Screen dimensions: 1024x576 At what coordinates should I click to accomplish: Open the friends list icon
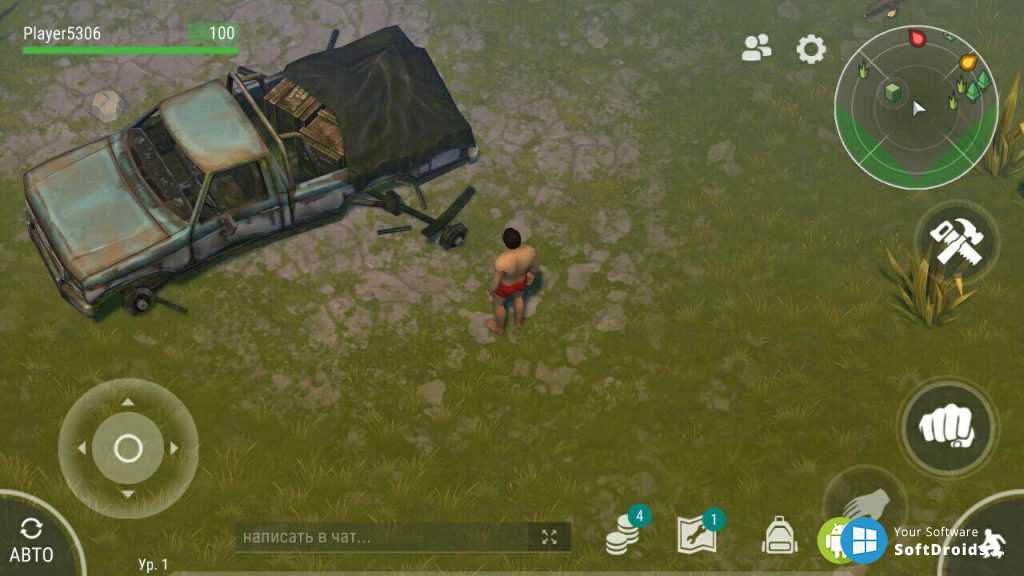coord(757,48)
